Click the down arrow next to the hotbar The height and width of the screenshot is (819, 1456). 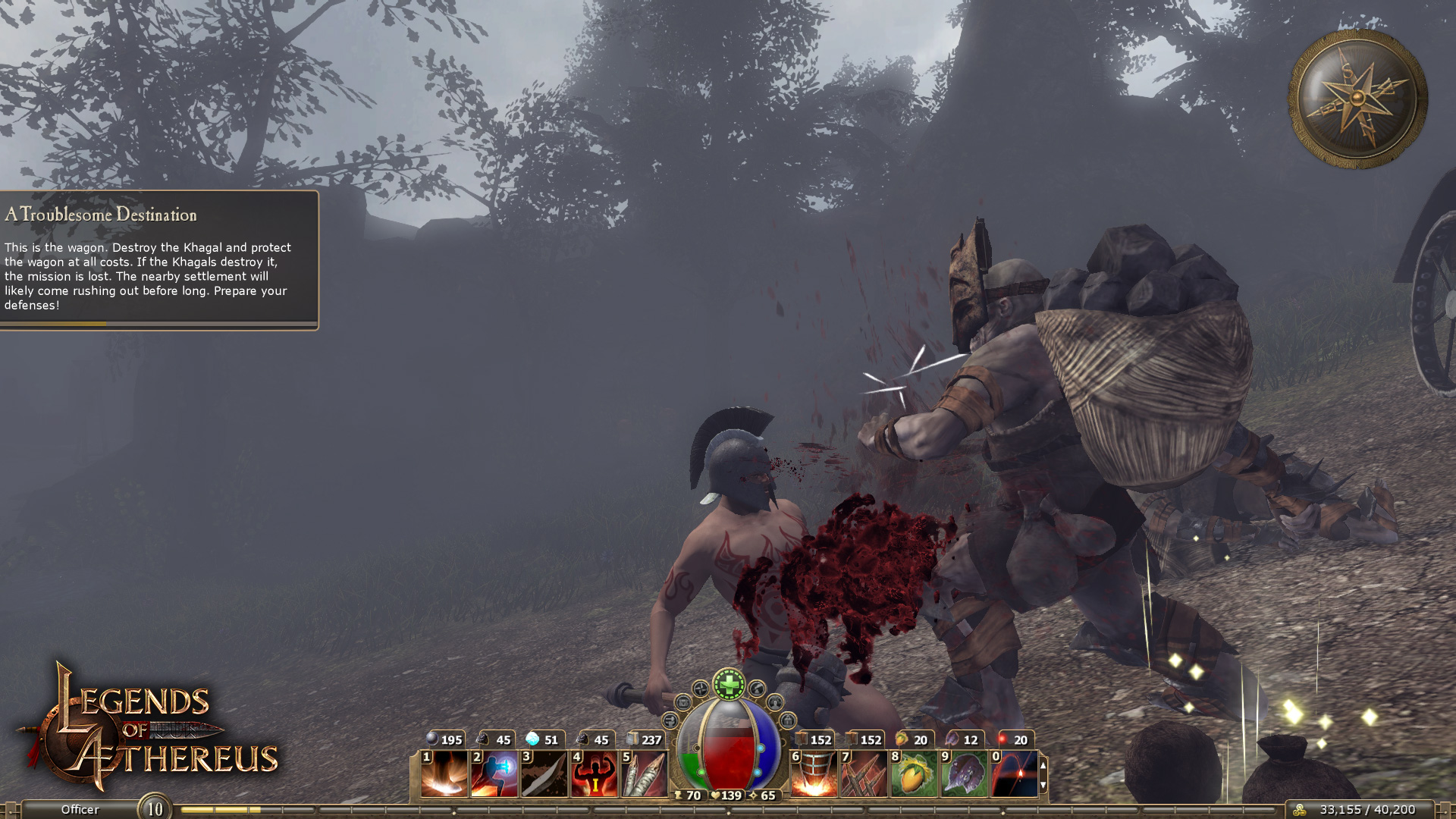1043,786
